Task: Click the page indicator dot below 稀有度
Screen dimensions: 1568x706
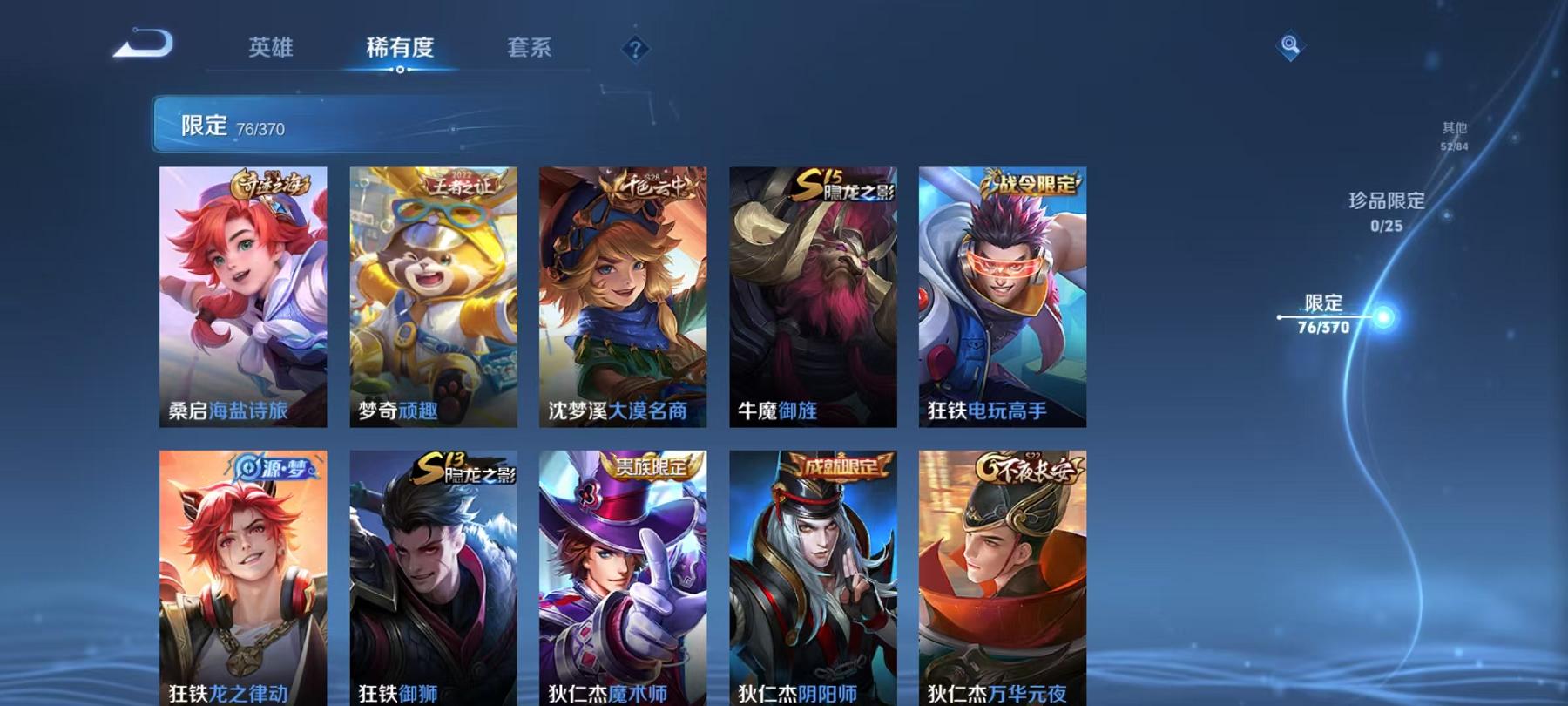Action: point(401,77)
